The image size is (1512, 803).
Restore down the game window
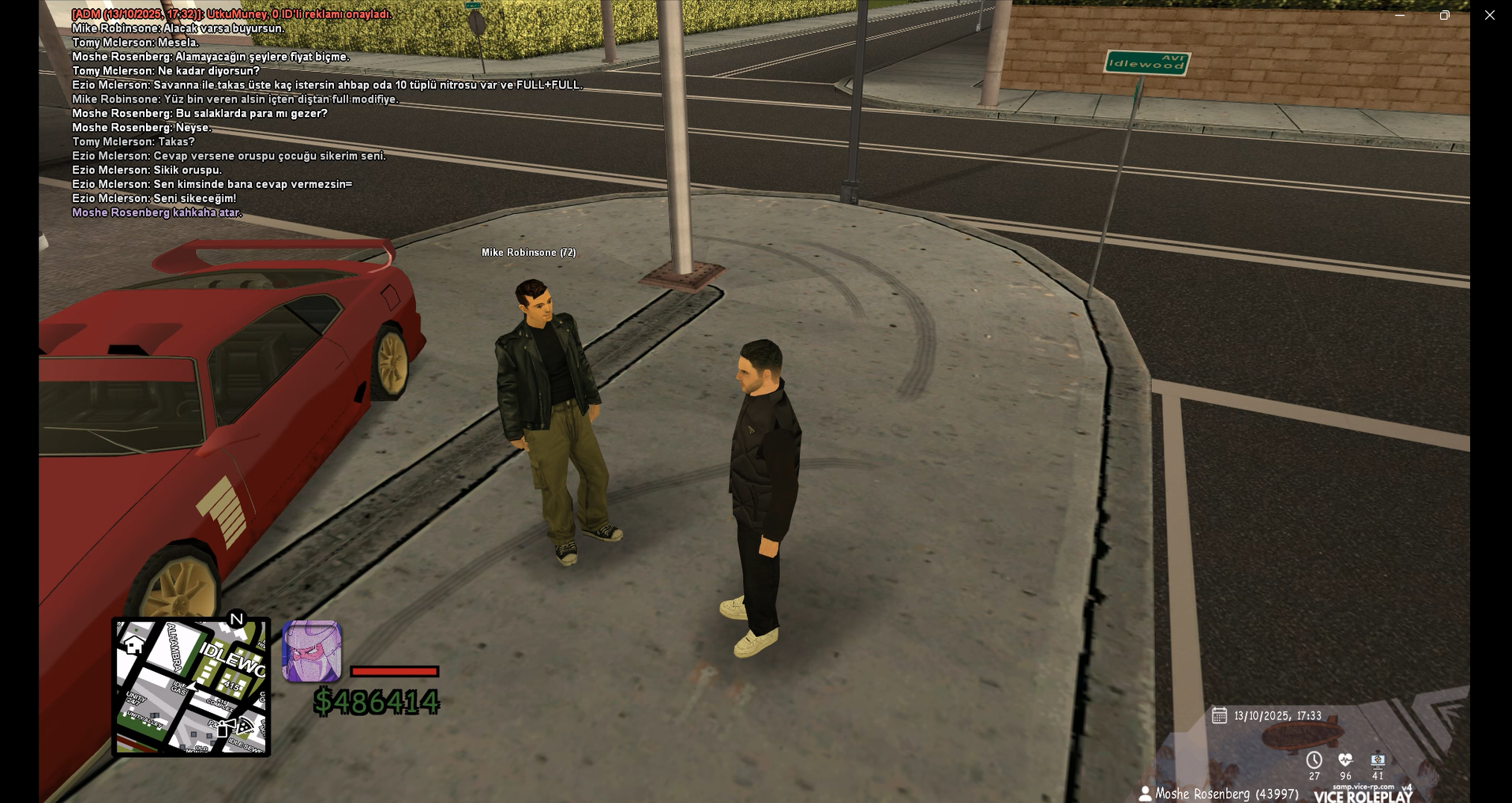pos(1444,15)
